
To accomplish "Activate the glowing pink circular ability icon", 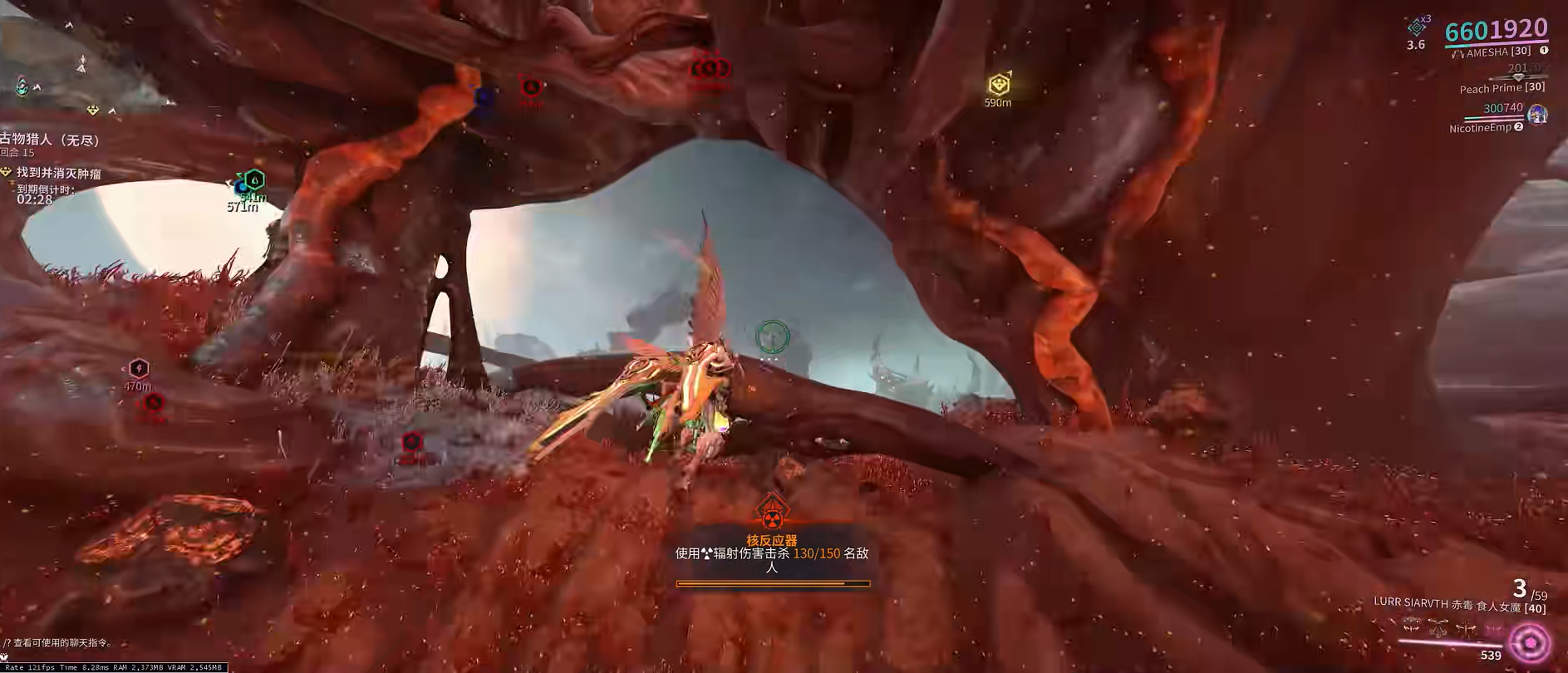I will 1531,642.
